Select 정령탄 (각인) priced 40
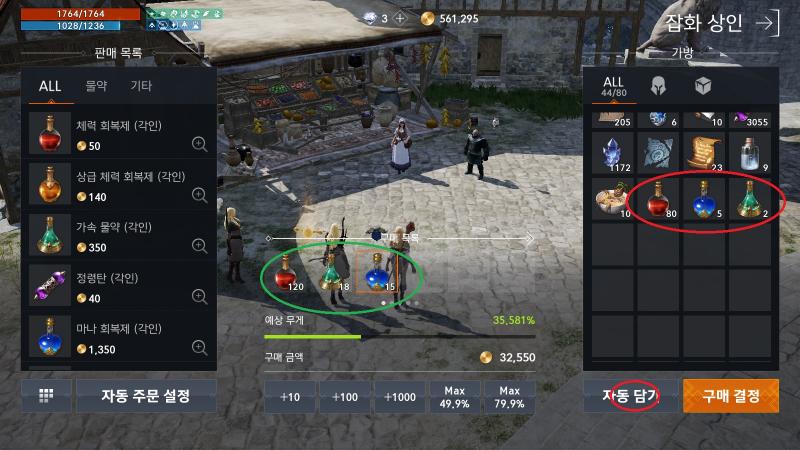The height and width of the screenshot is (450, 800). coord(118,287)
